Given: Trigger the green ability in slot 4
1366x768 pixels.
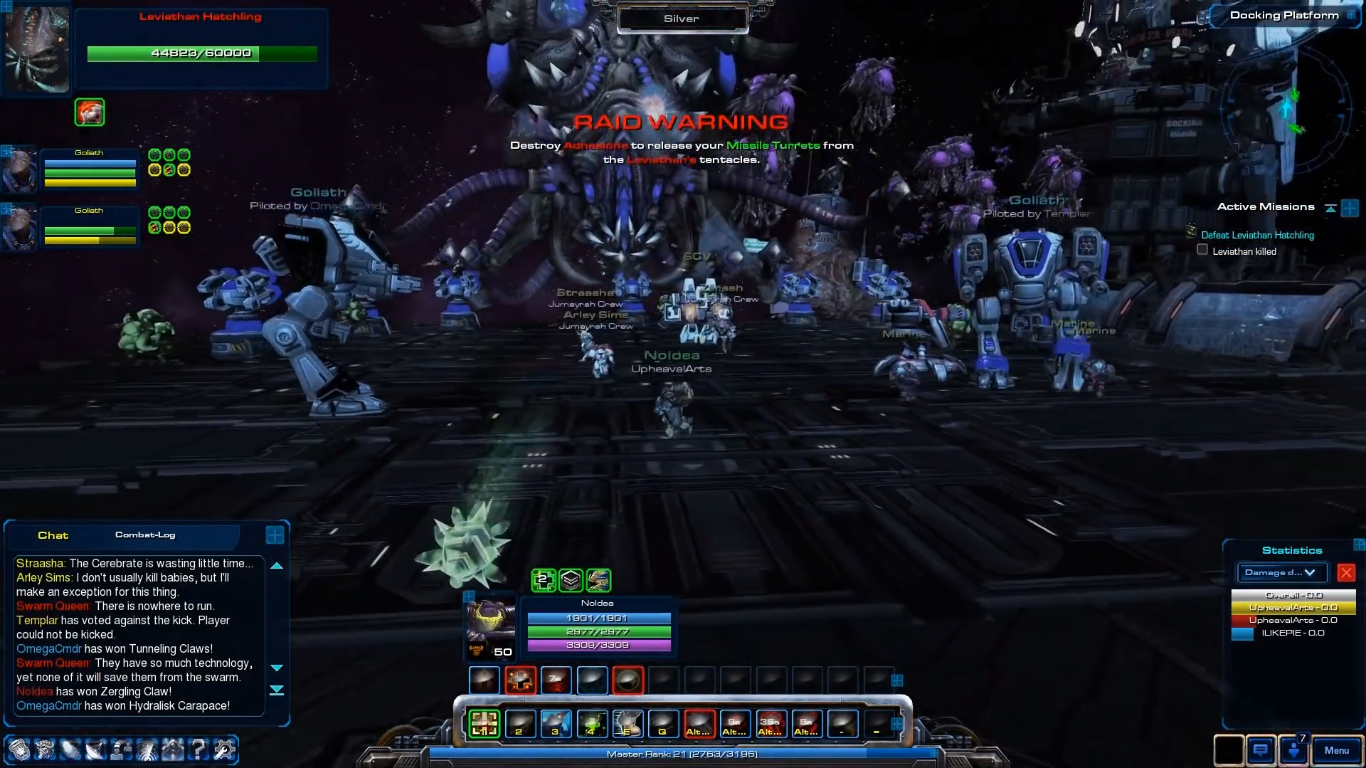Looking at the screenshot, I should (592, 723).
